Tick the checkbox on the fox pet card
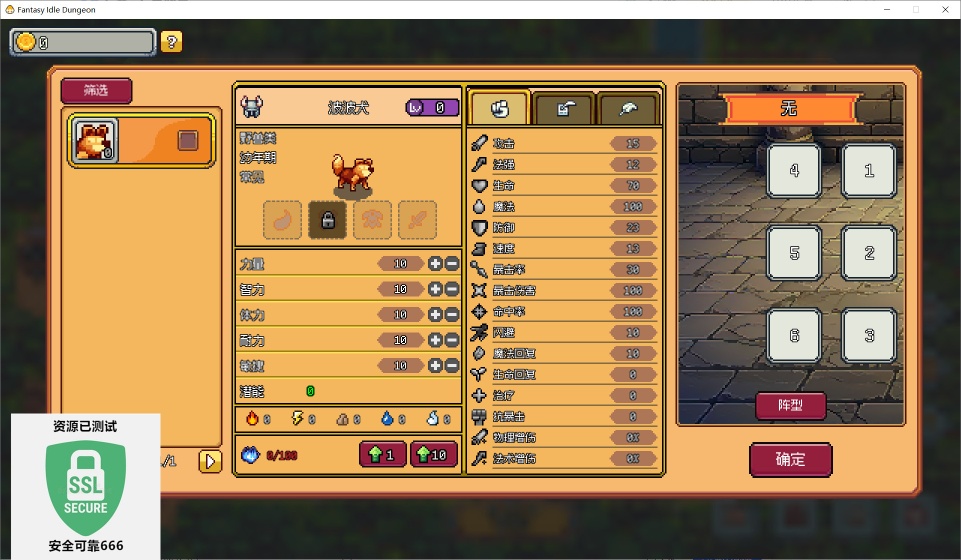Screen dimensions: 961x560 pos(188,140)
